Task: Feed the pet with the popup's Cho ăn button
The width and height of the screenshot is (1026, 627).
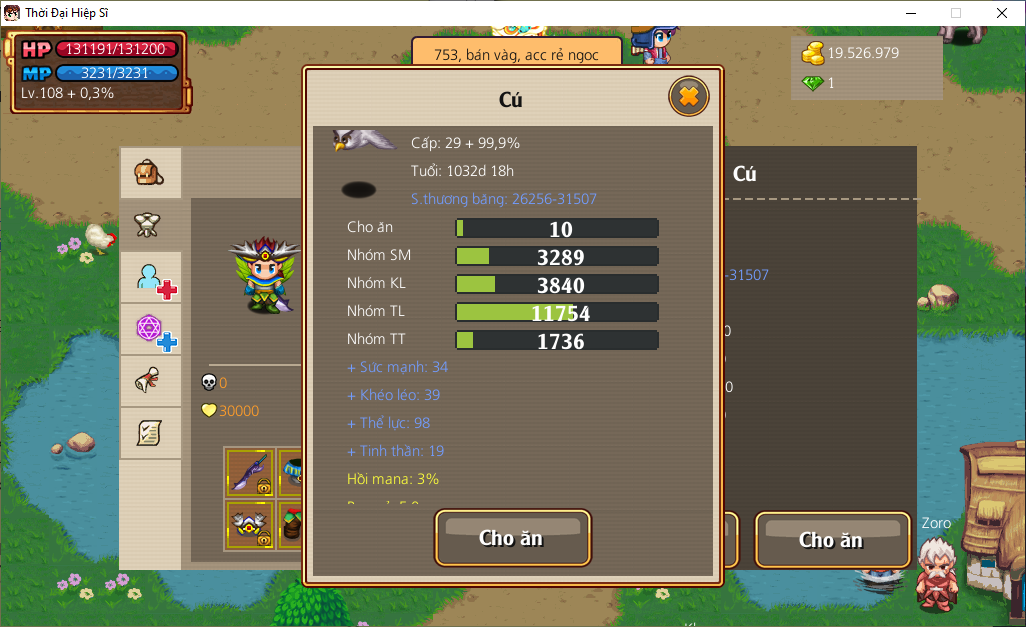Action: [512, 538]
